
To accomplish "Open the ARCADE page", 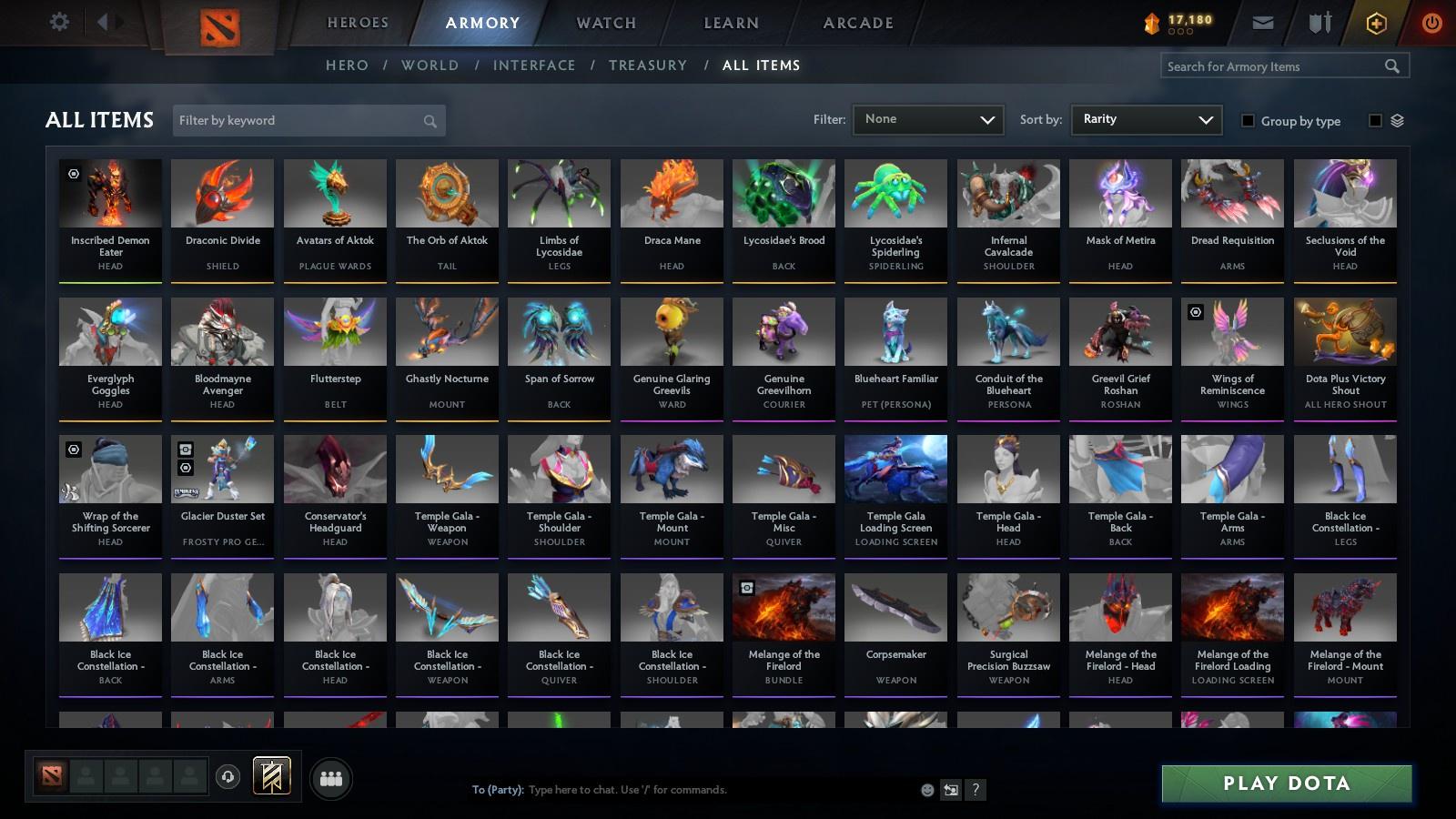I will tap(856, 23).
